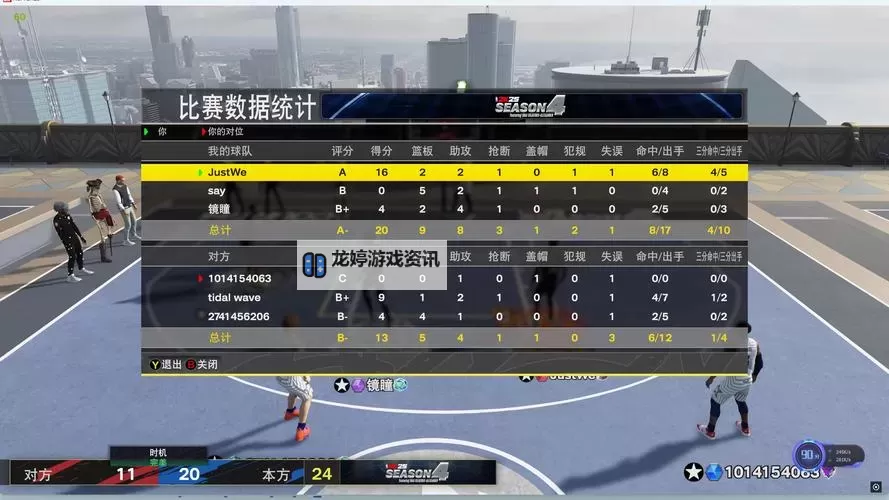This screenshot has height=500, width=889.
Task: Select the JustWe player stats row
Action: tap(444, 172)
